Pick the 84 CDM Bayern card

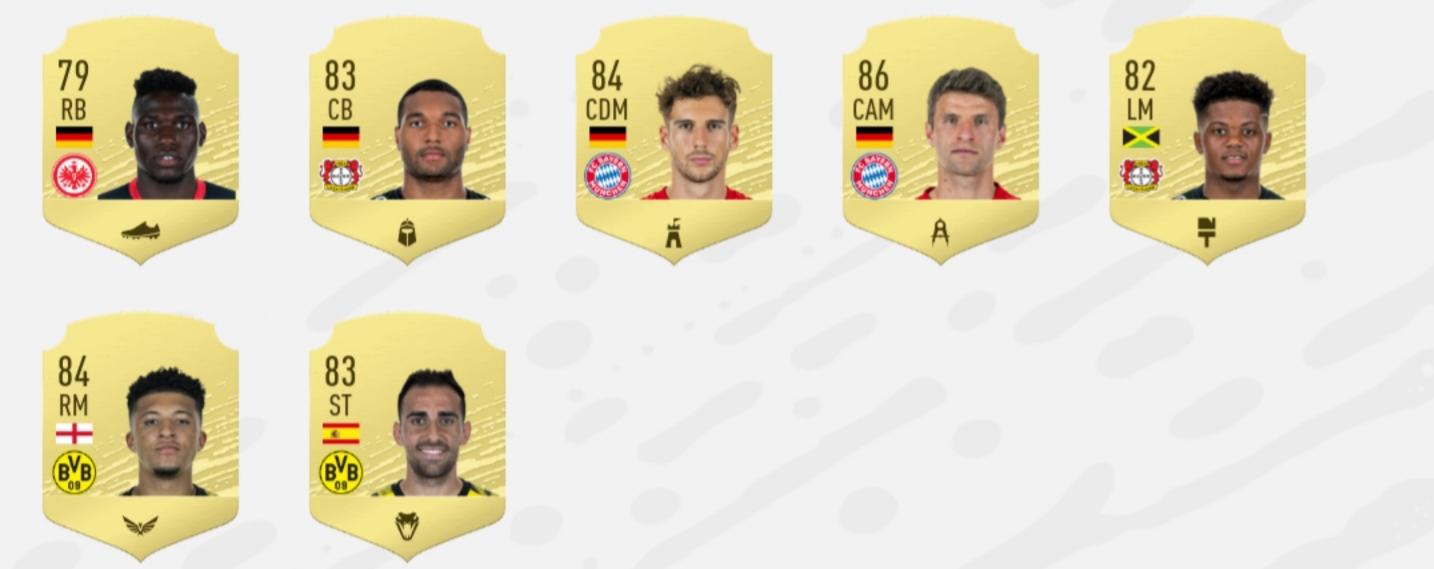tap(673, 140)
